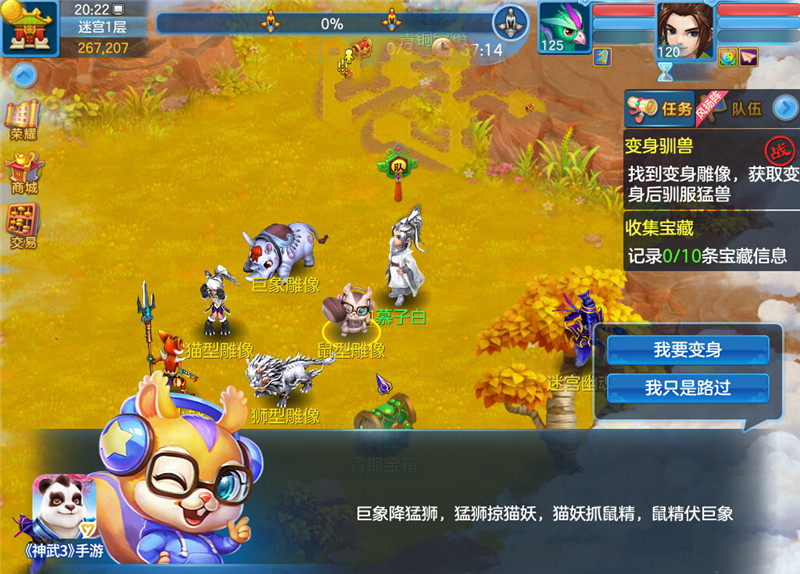Viewport: 800px width, 574px height.
Task: Open the 荣耀 honor scroll menu
Action: (x=23, y=119)
